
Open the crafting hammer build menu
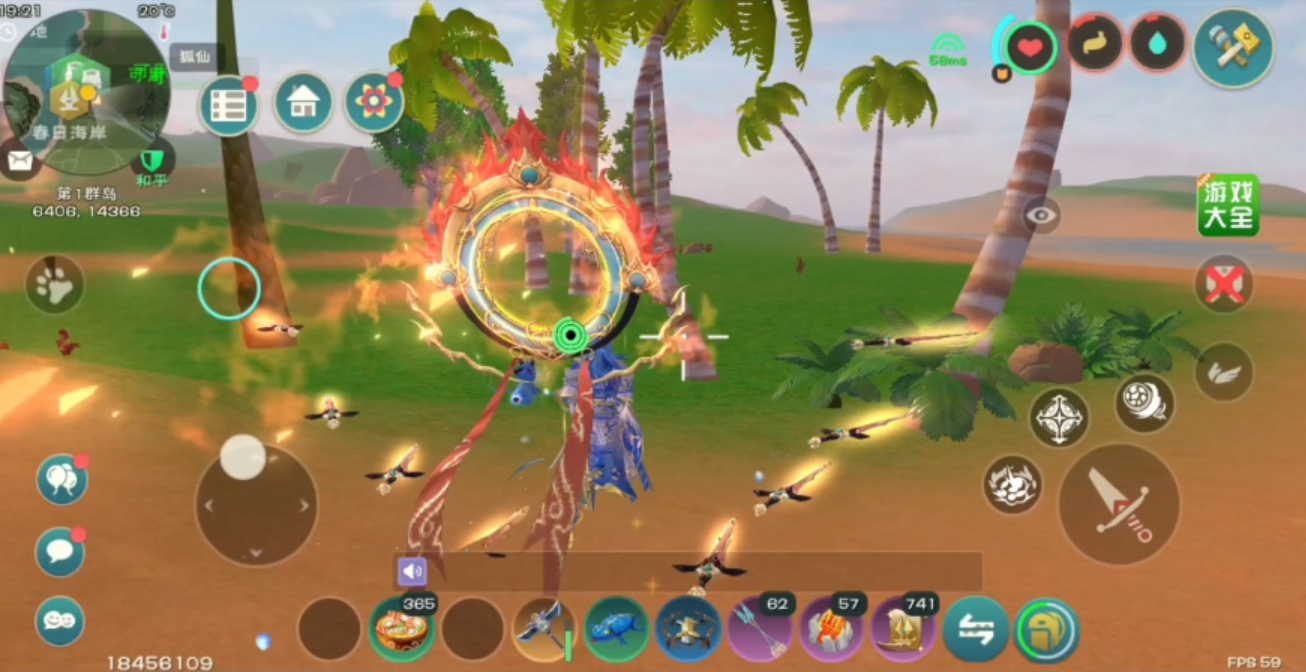point(1232,48)
